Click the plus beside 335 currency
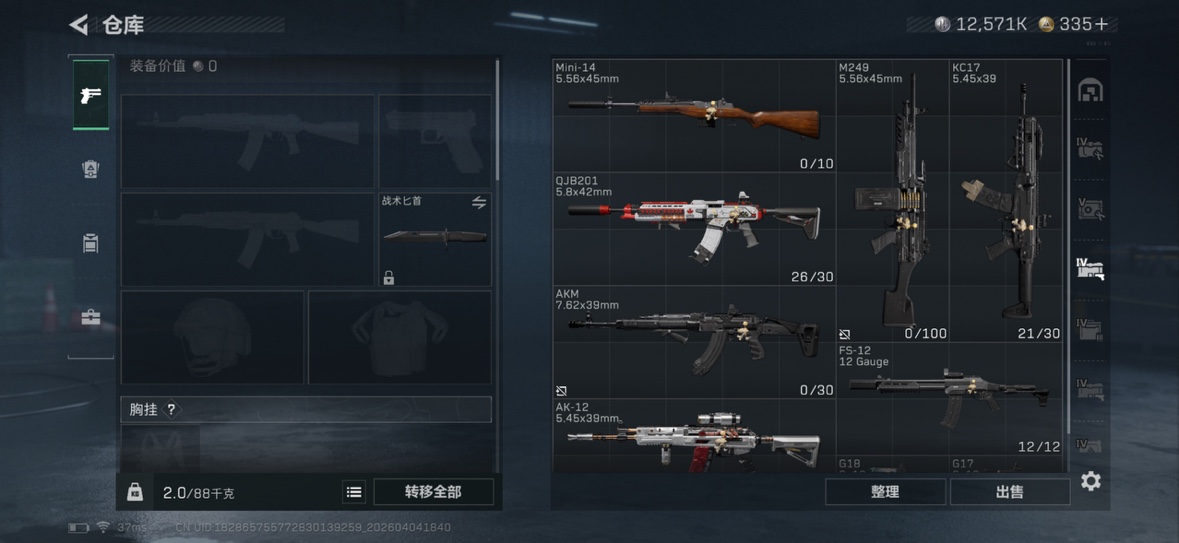The height and width of the screenshot is (543, 1179). (x=1100, y=24)
